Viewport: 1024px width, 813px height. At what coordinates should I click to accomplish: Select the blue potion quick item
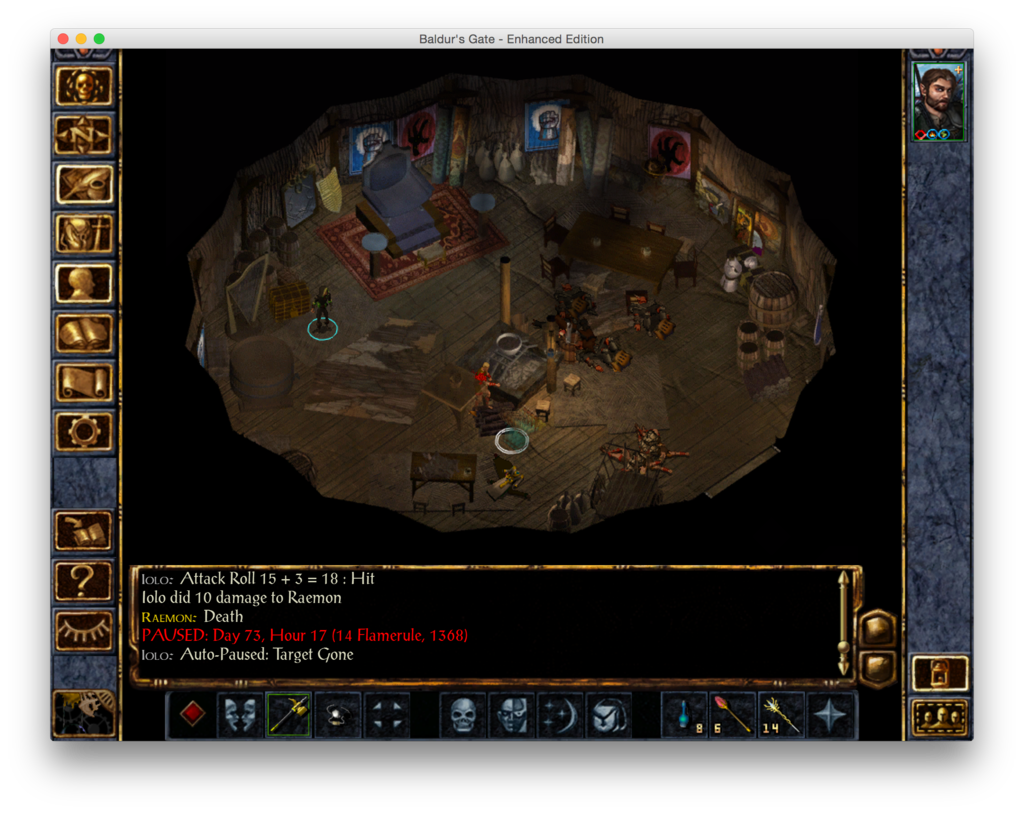tap(685, 714)
